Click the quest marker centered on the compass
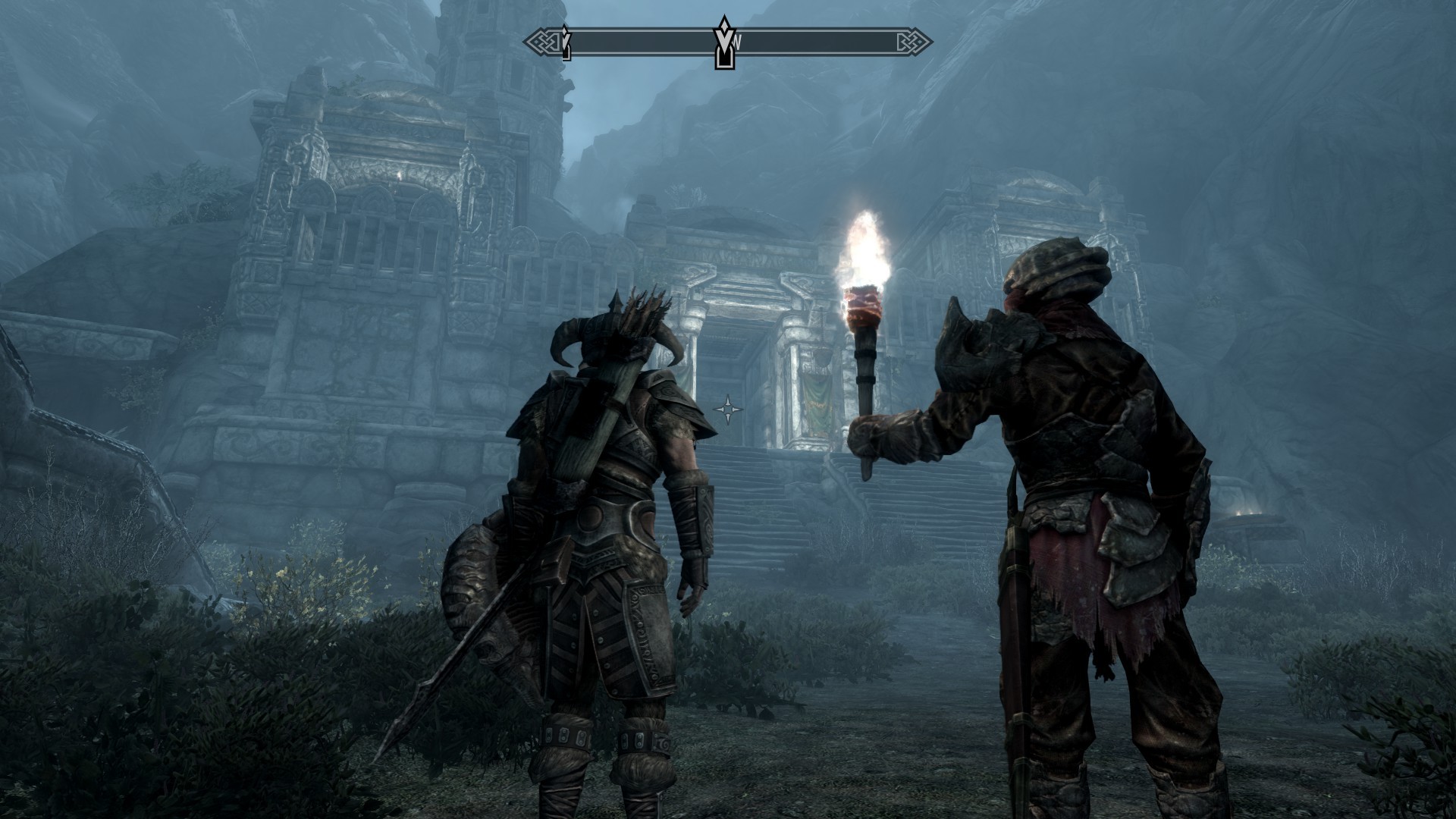1456x819 pixels. (725, 43)
